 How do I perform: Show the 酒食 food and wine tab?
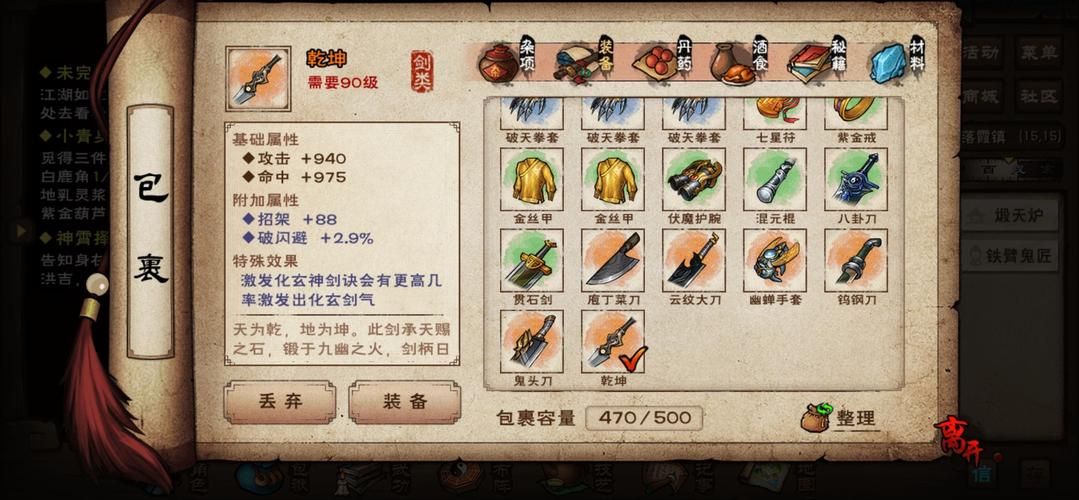(x=744, y=61)
